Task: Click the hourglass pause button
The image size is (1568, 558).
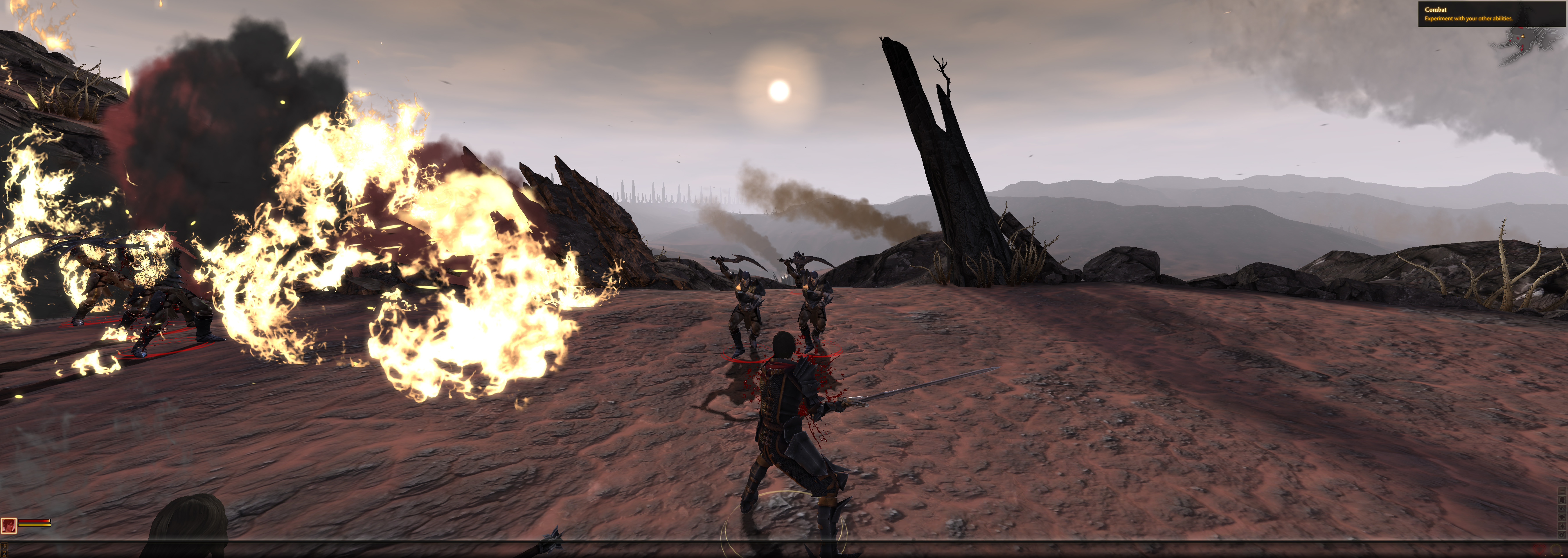Action: tap(4, 554)
